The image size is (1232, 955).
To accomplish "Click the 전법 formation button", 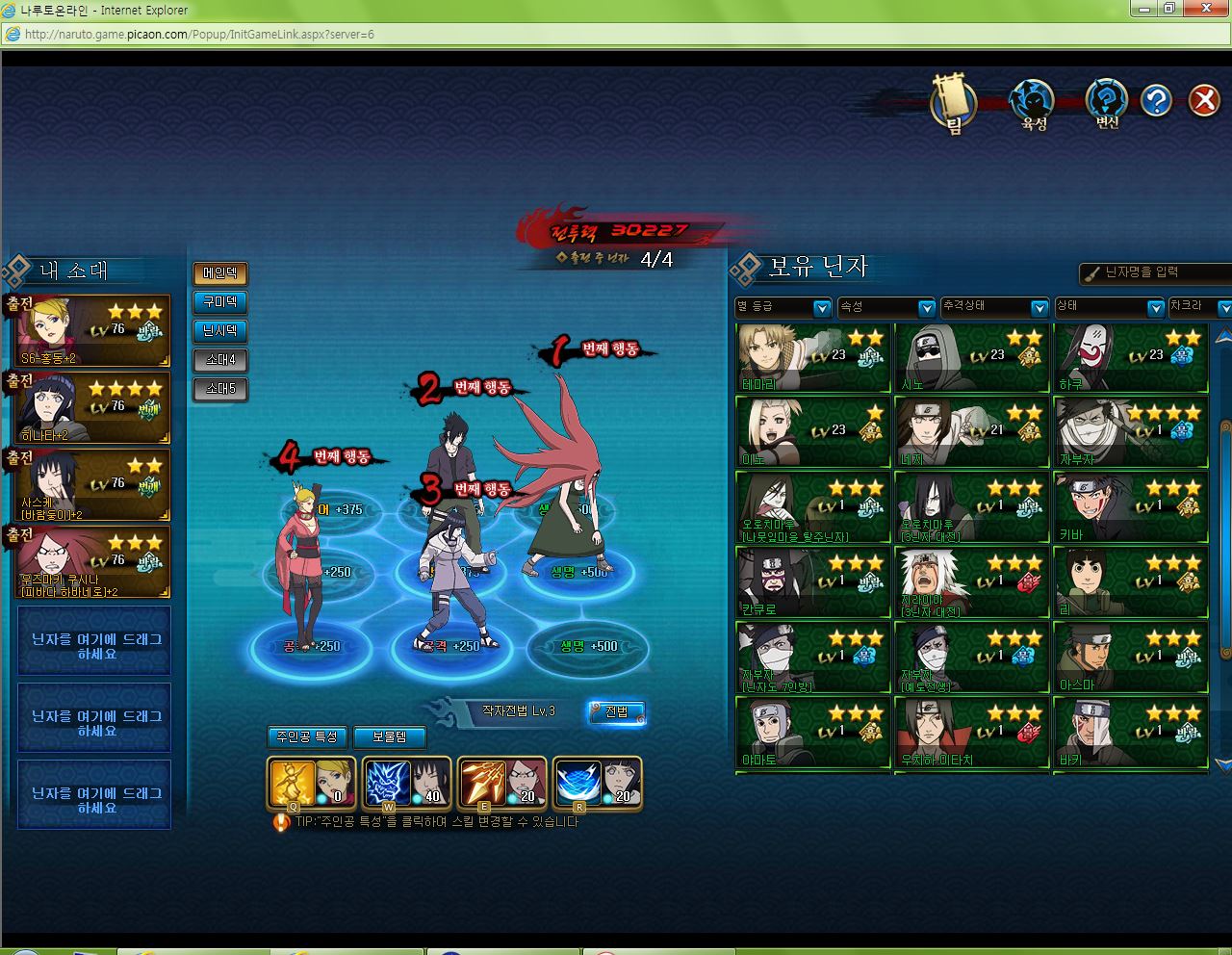I will (616, 711).
